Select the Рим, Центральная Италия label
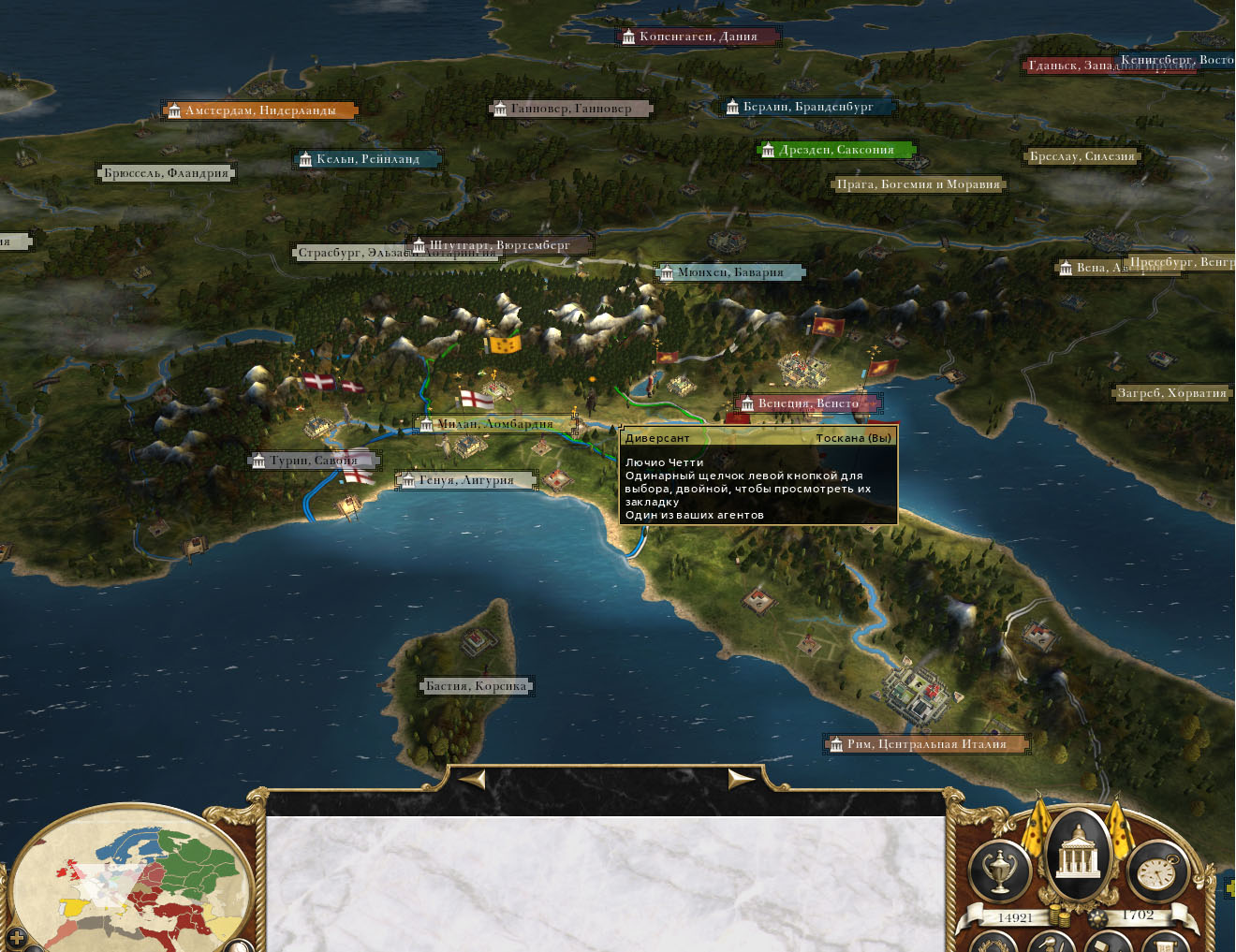Viewport: 1236px width, 952px height. (925, 744)
